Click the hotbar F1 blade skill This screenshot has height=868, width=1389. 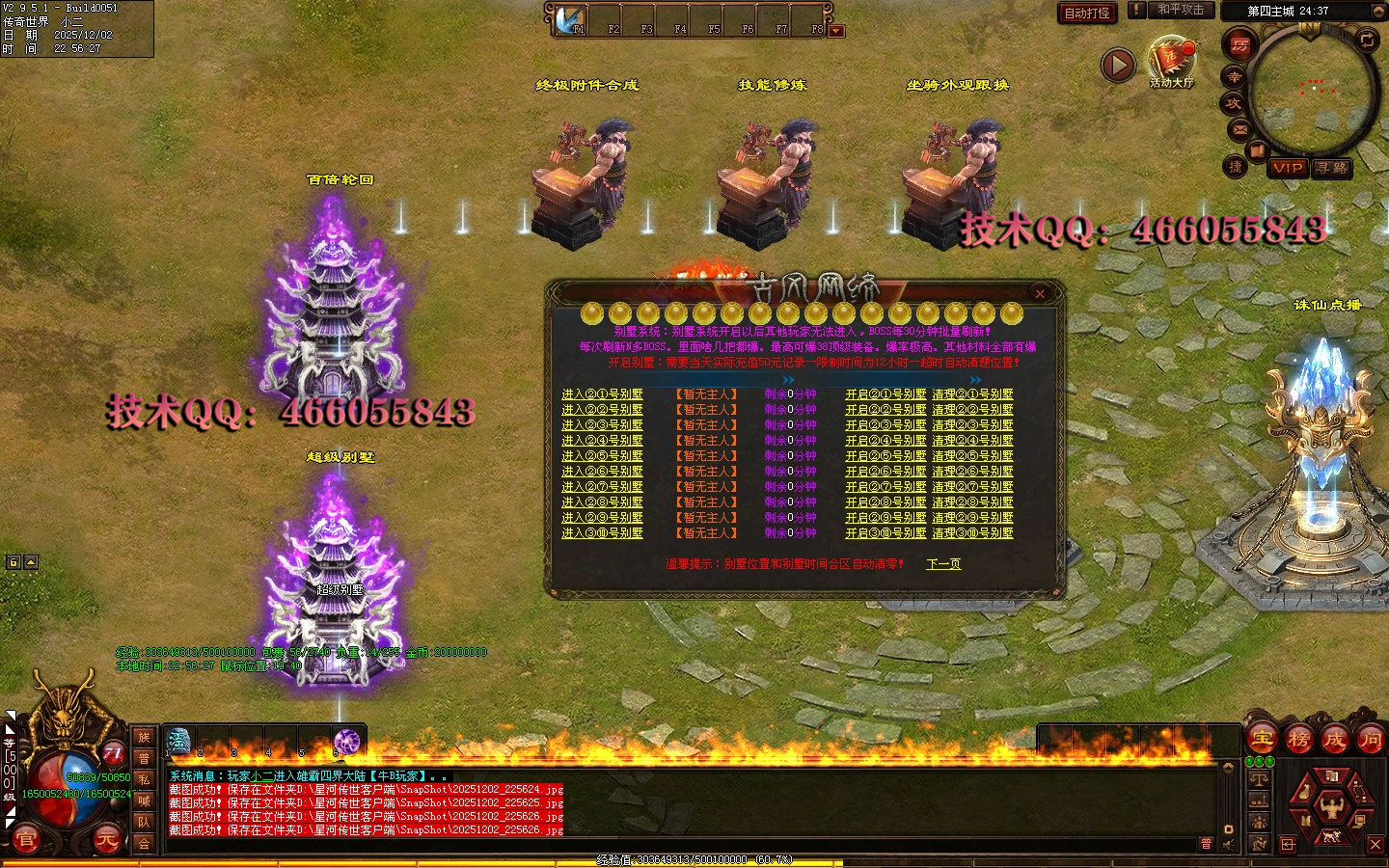click(x=571, y=18)
